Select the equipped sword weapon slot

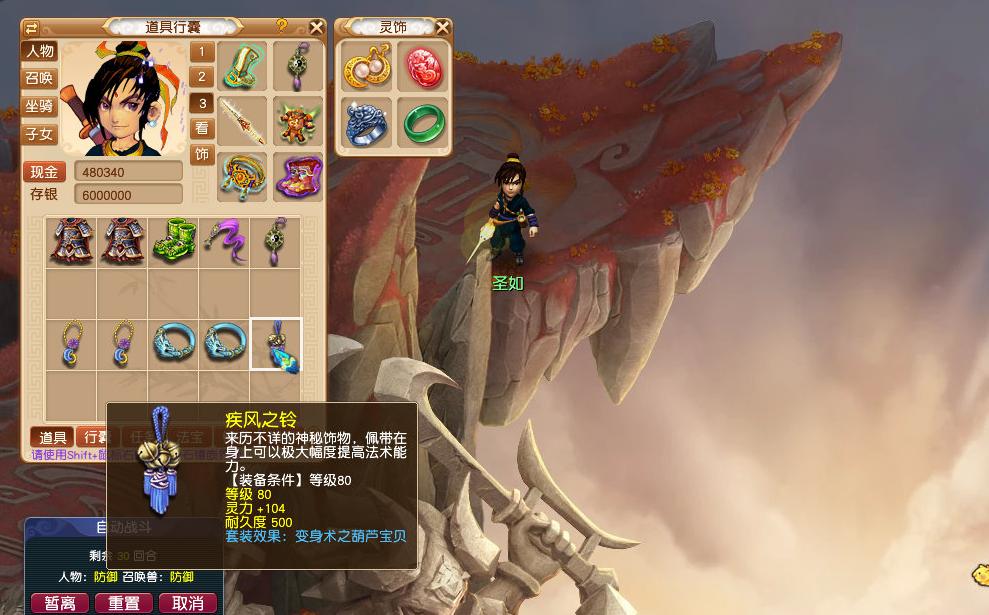242,120
